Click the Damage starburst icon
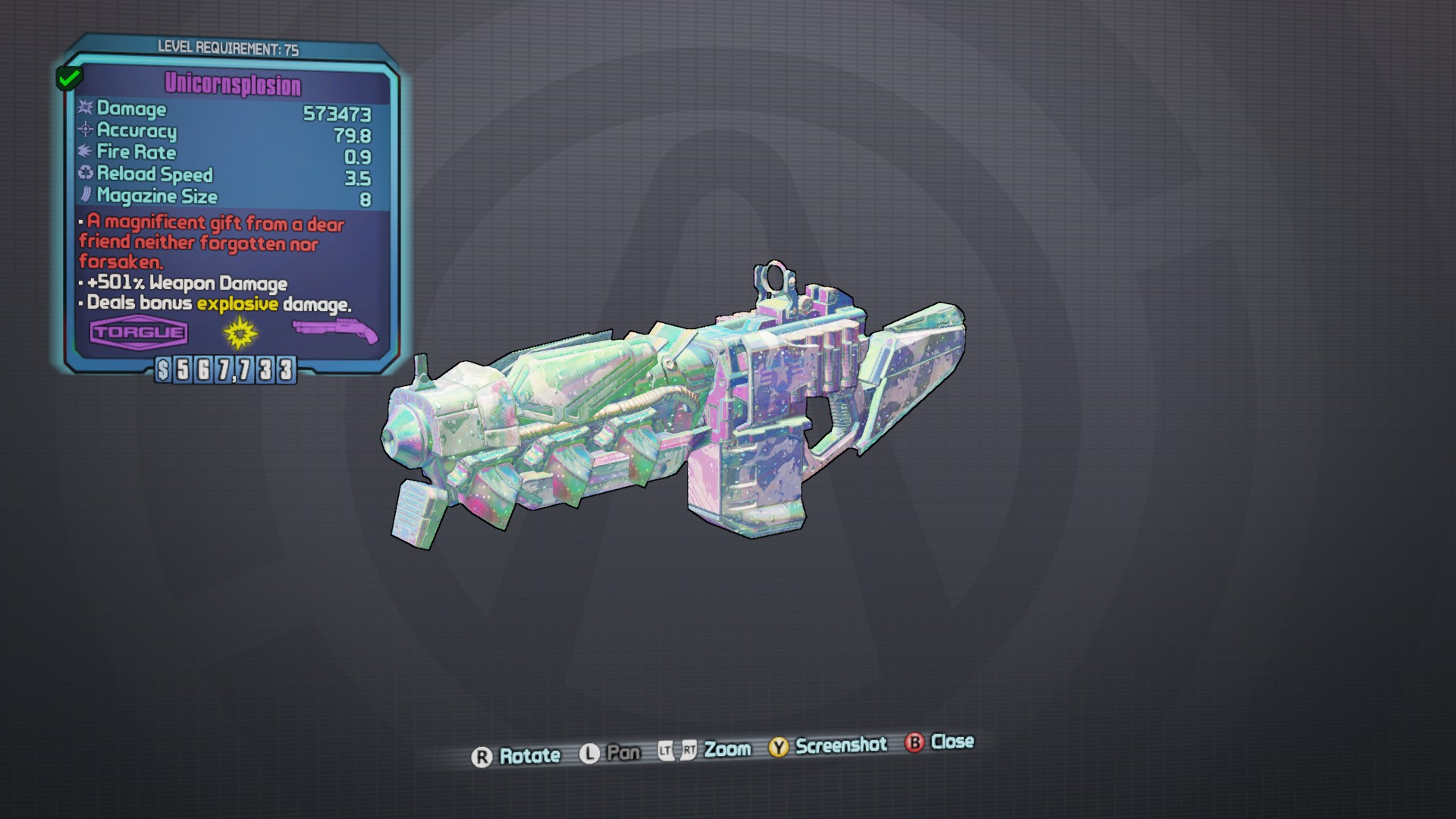 [83, 110]
